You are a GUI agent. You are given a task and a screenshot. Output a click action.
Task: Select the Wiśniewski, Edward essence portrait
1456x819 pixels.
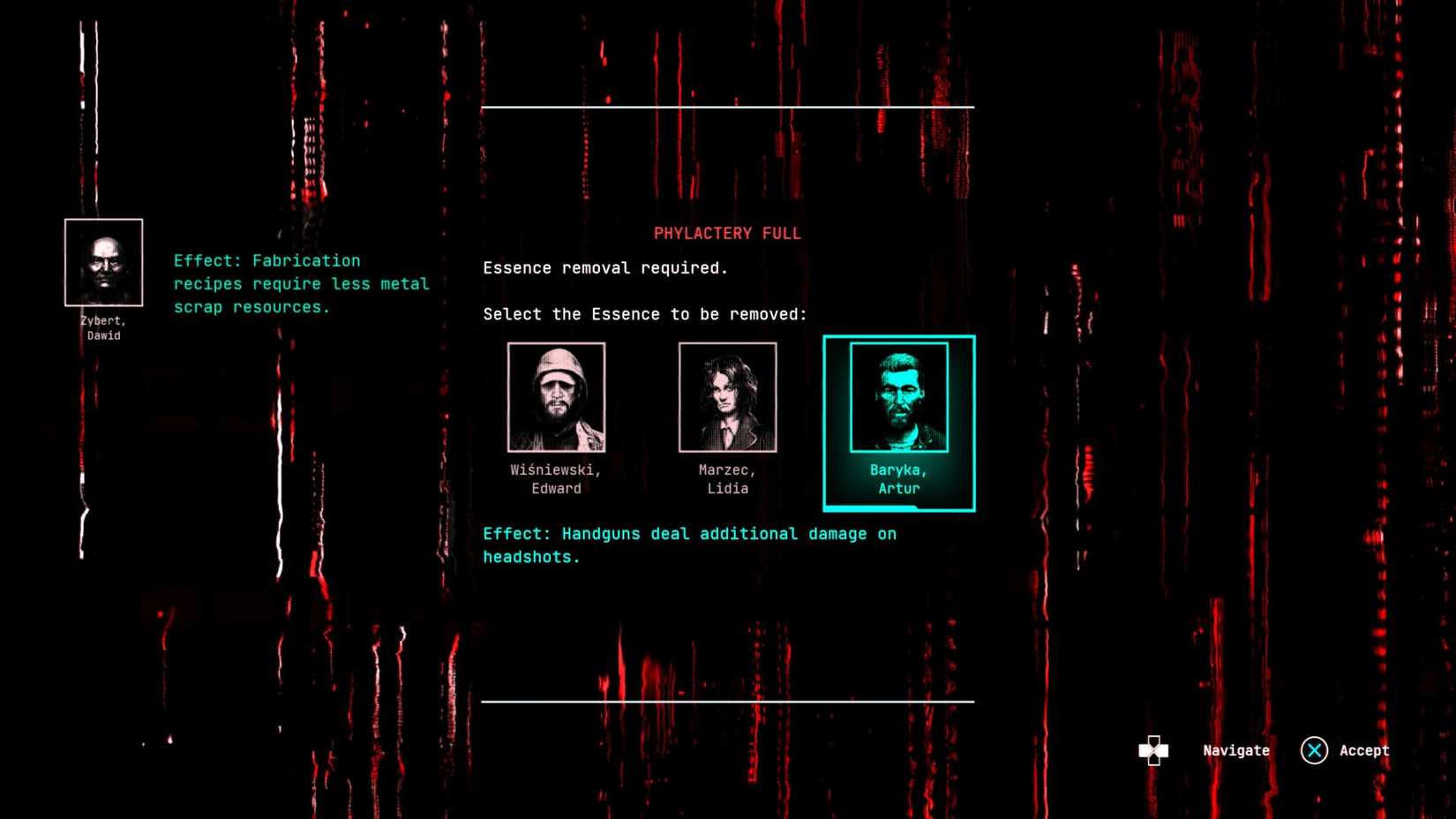click(556, 398)
